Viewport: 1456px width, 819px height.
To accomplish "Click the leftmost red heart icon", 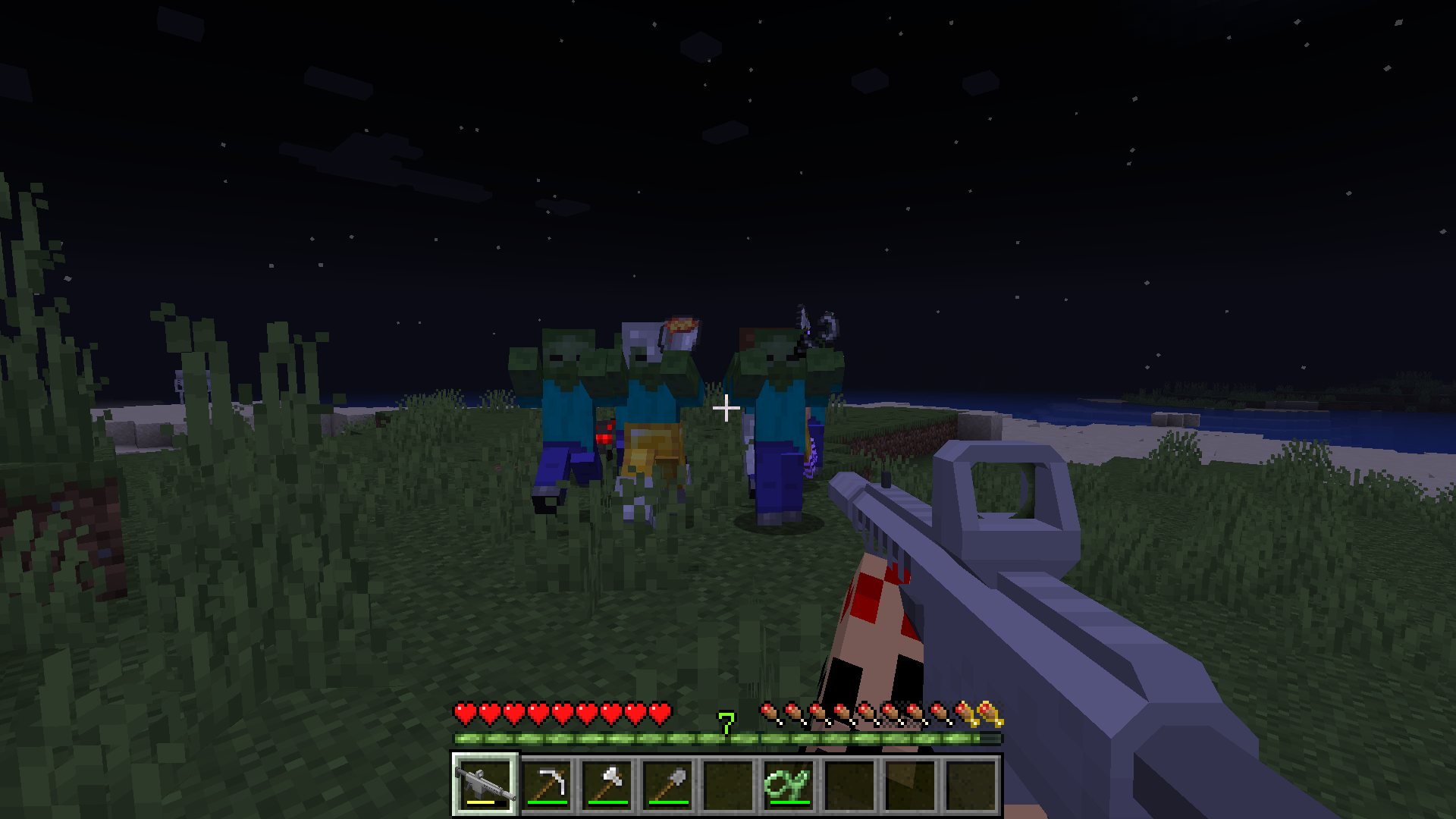I will point(463,713).
